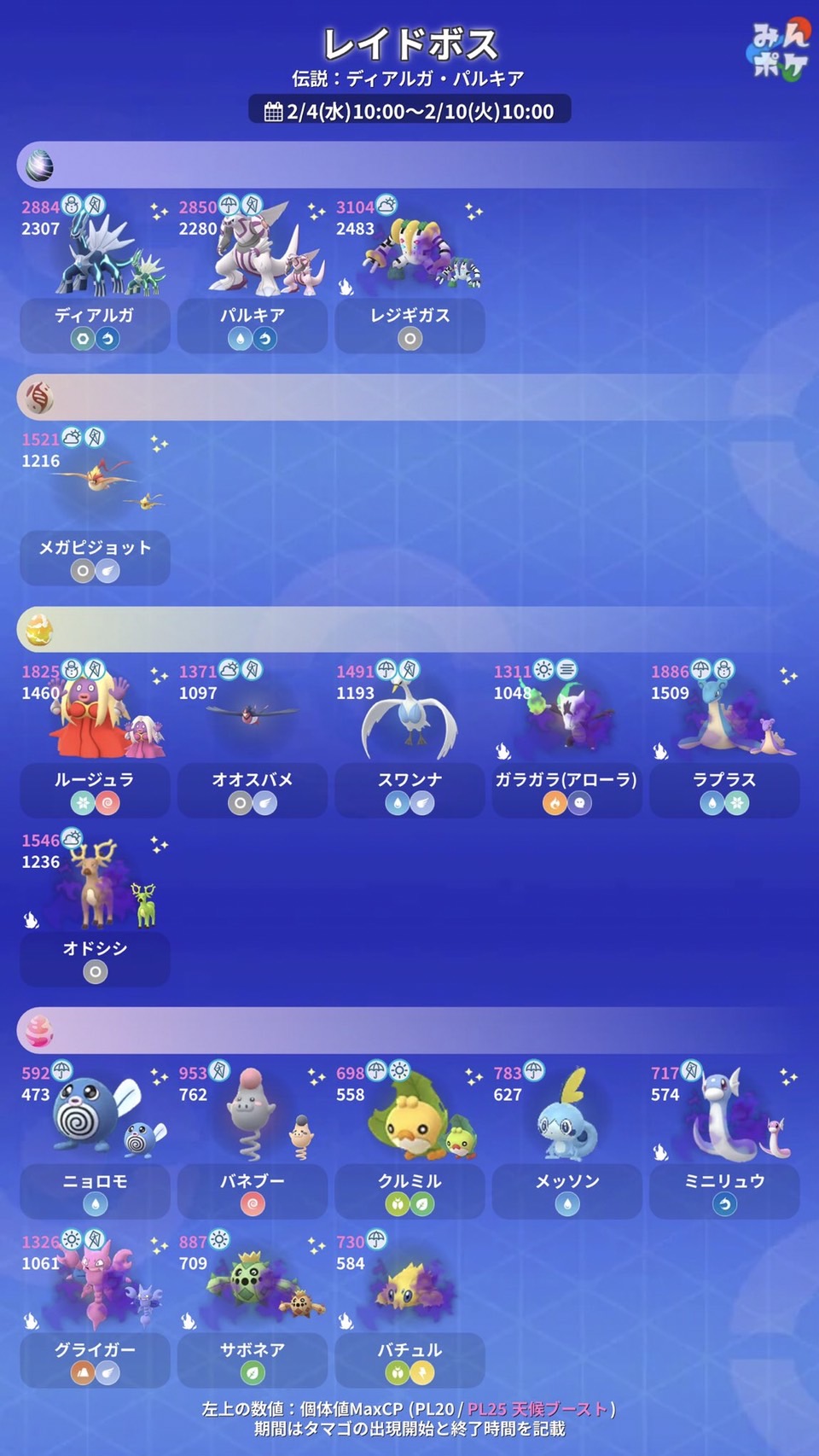Click the raid schedule date banner

pos(409,111)
